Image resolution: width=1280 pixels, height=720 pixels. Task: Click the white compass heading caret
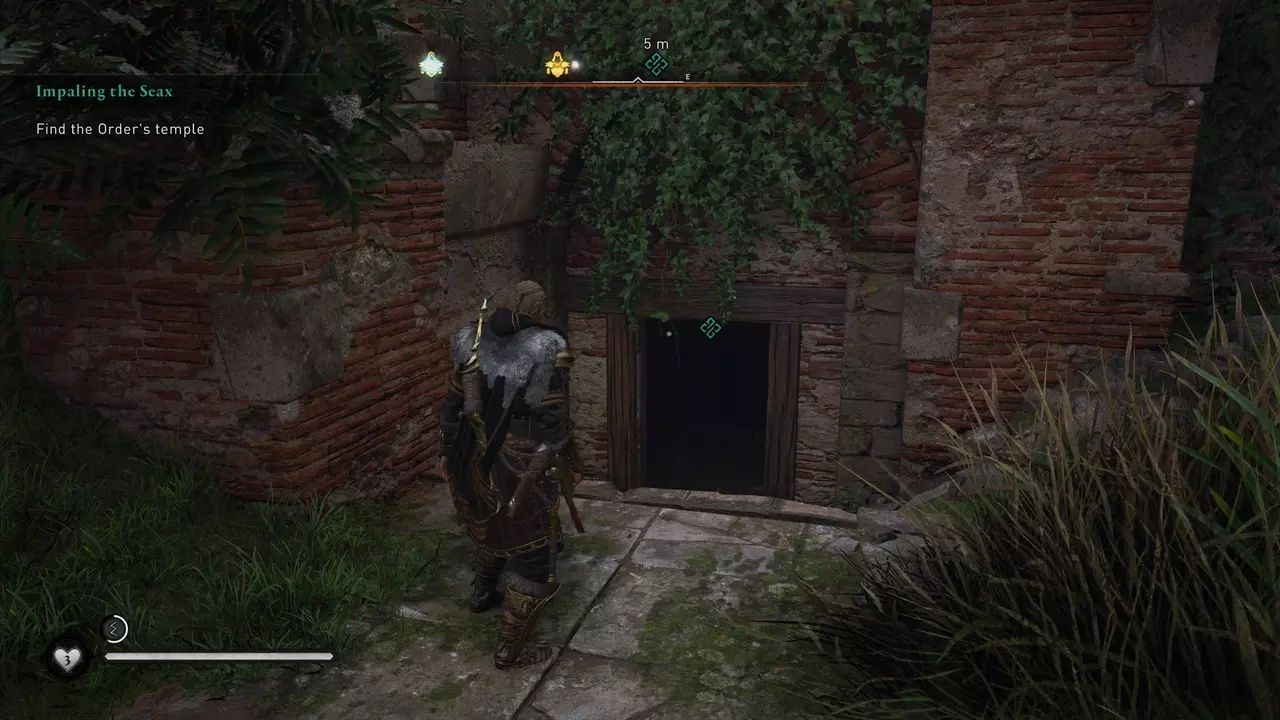[x=638, y=79]
